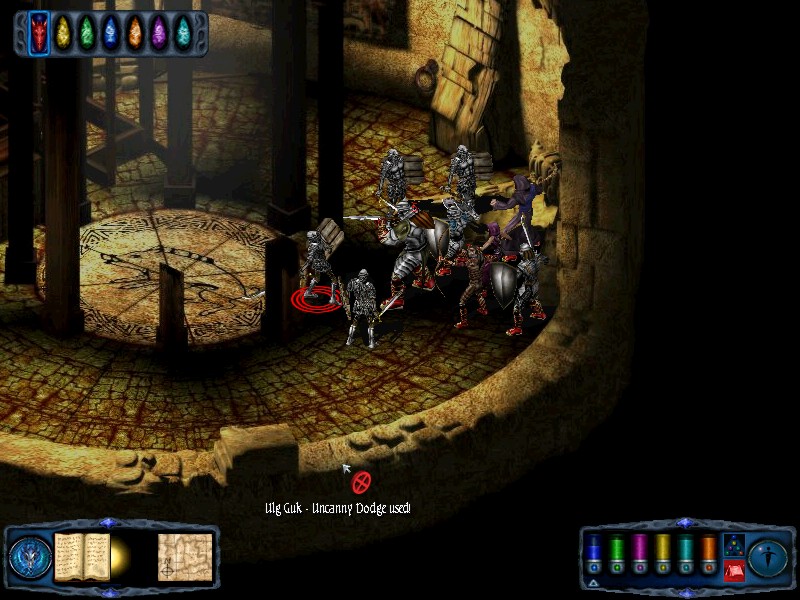
Task: Activate the red tent rest button
Action: click(x=733, y=570)
